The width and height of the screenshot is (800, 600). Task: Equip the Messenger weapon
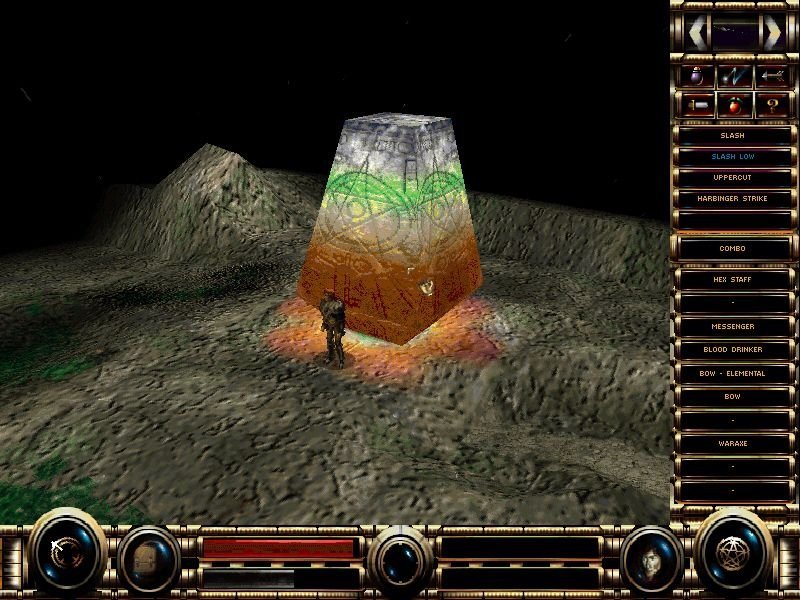coord(732,327)
